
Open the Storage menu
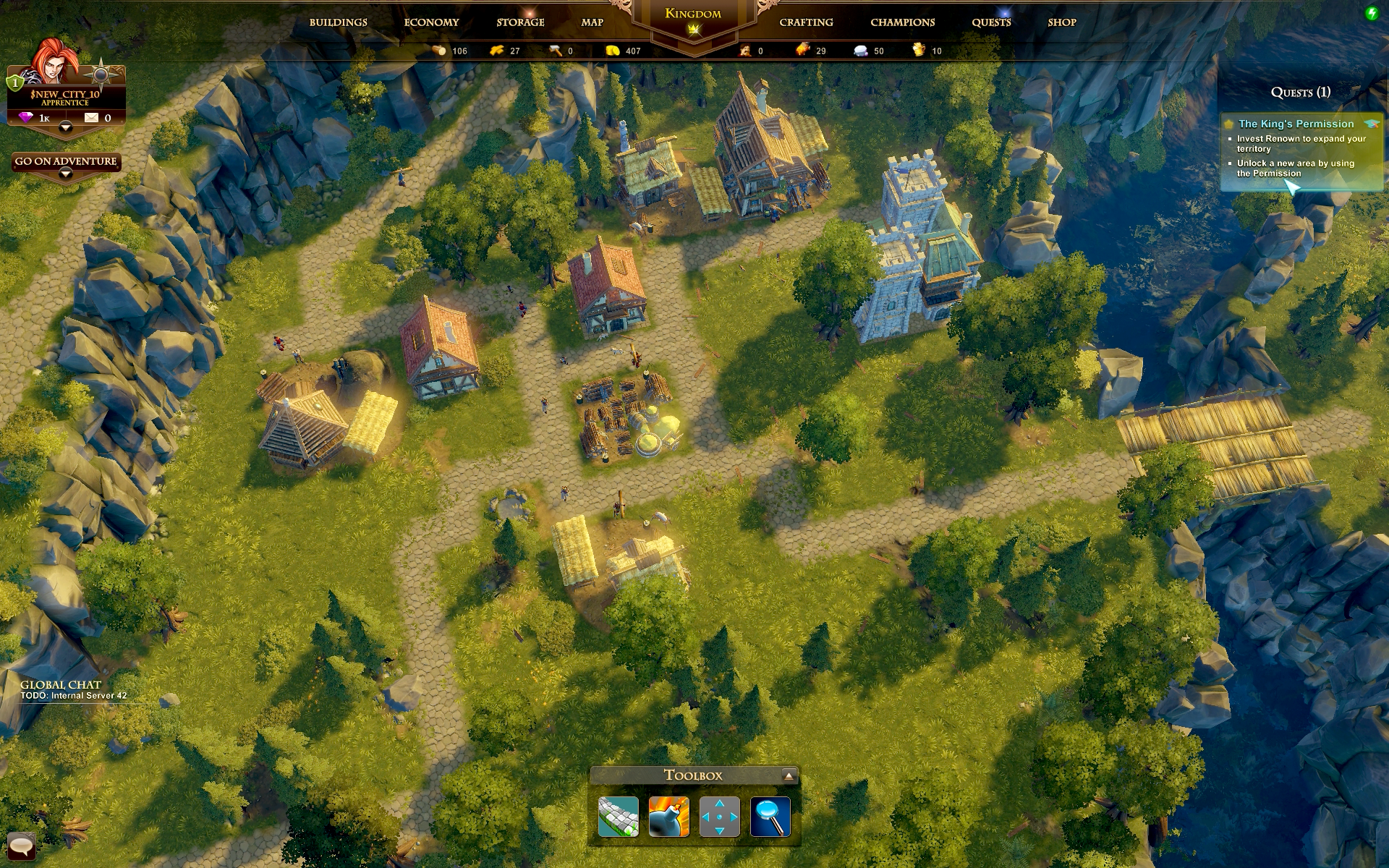point(520,22)
